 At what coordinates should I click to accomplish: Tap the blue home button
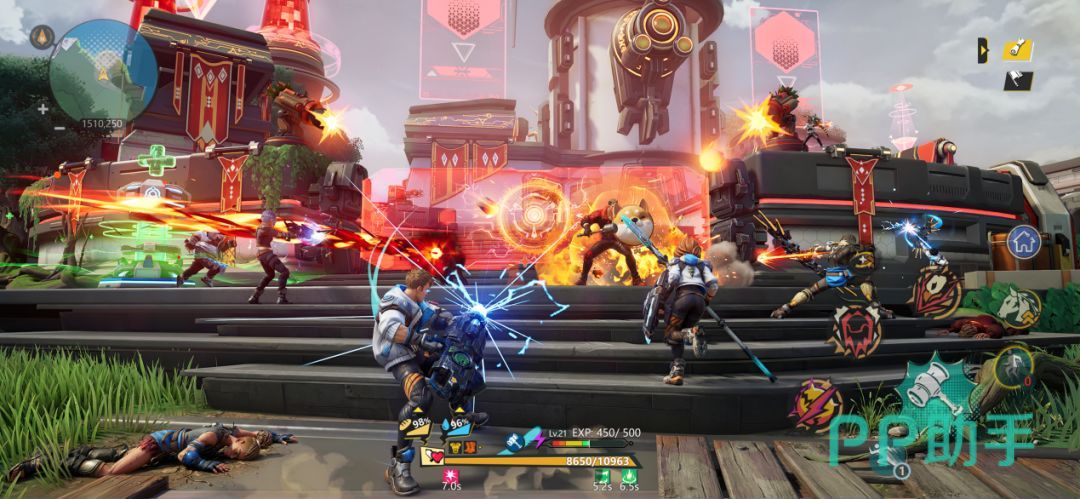pyautogui.click(x=1022, y=240)
